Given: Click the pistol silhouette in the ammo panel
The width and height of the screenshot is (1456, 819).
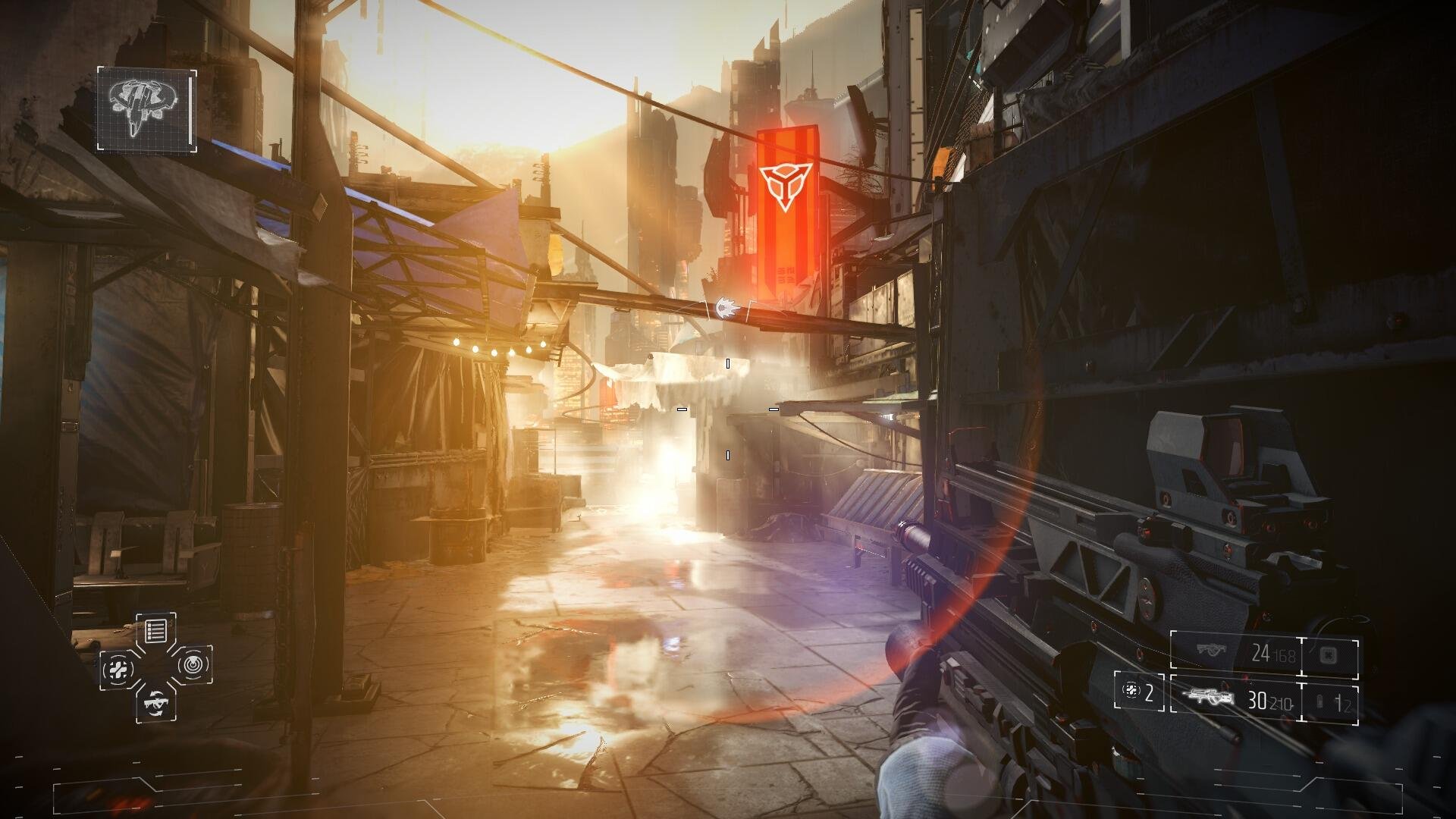Looking at the screenshot, I should 1211,648.
